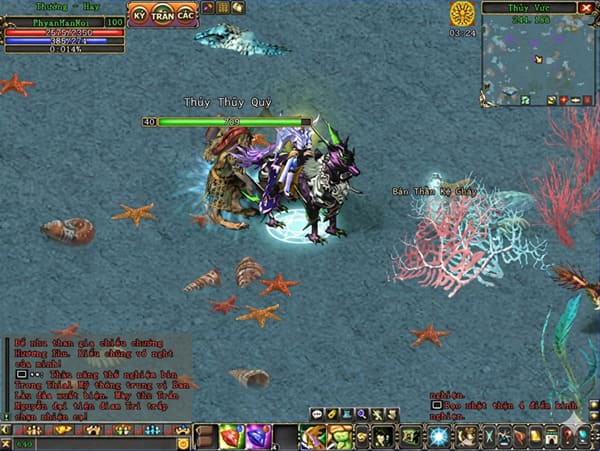The width and height of the screenshot is (600, 451).
Task: Open the CÁC round button
Action: pyautogui.click(x=185, y=17)
